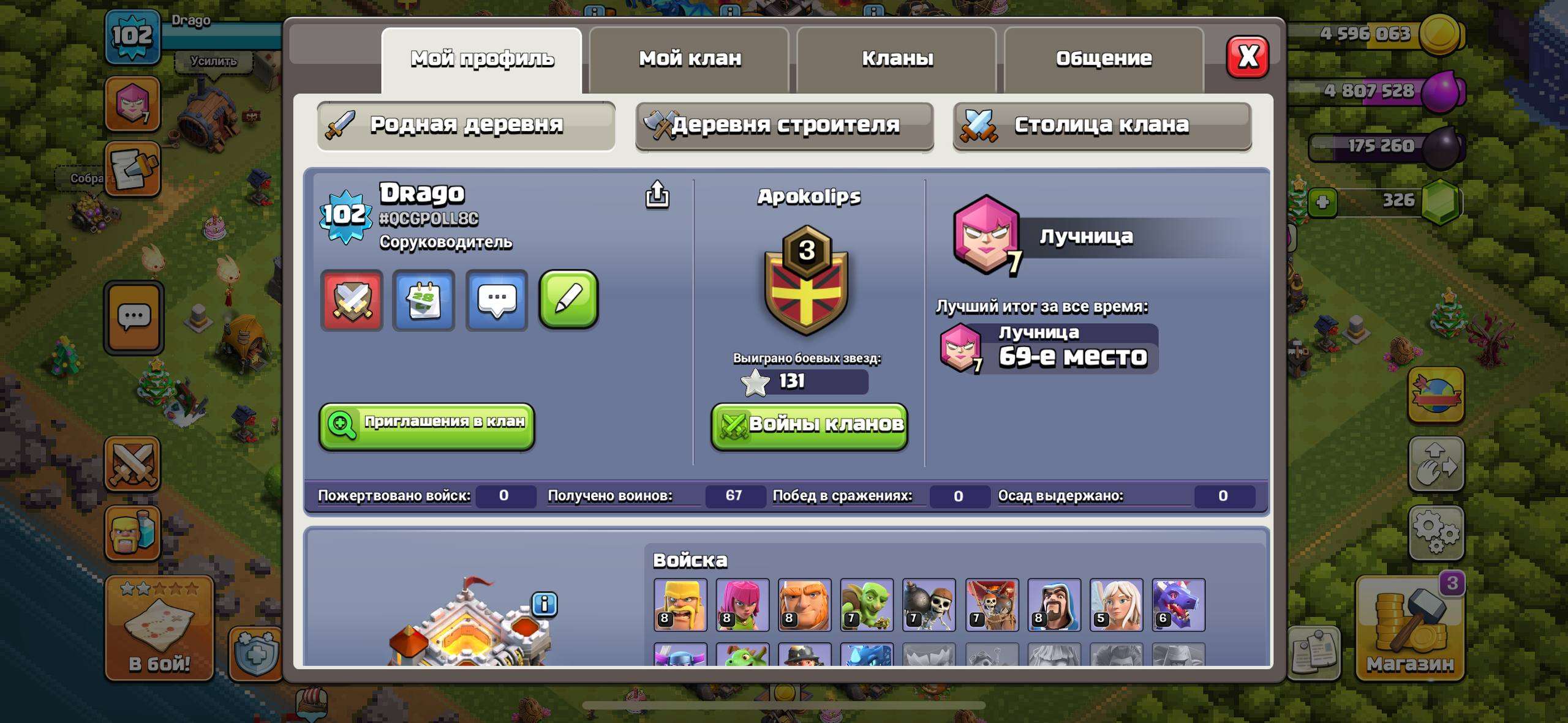Screen dimensions: 1568x723
Task: Switch to the Мой клан tab
Action: 689,59
